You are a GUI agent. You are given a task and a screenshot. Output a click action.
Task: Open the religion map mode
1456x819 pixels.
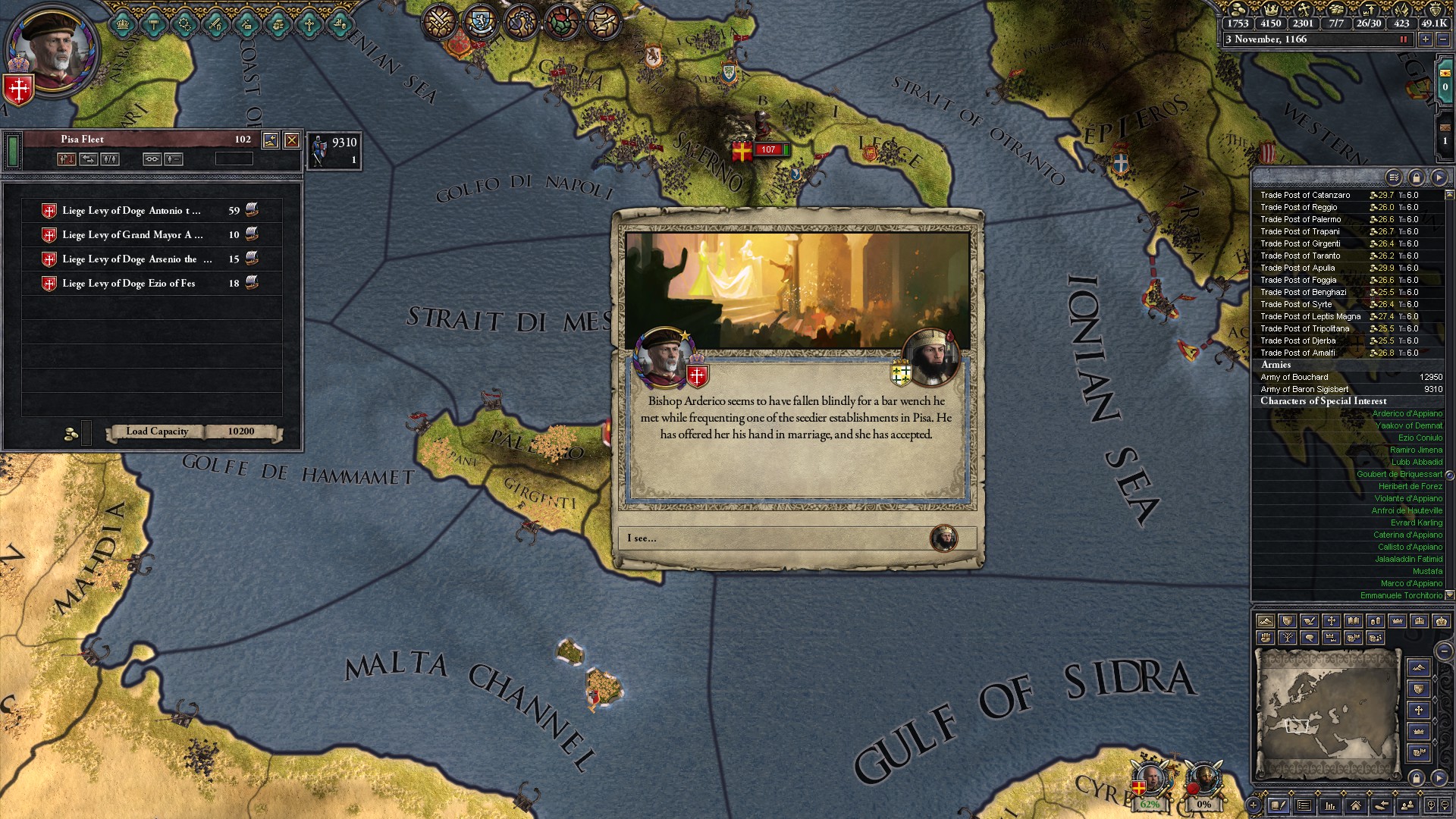[x=1332, y=620]
